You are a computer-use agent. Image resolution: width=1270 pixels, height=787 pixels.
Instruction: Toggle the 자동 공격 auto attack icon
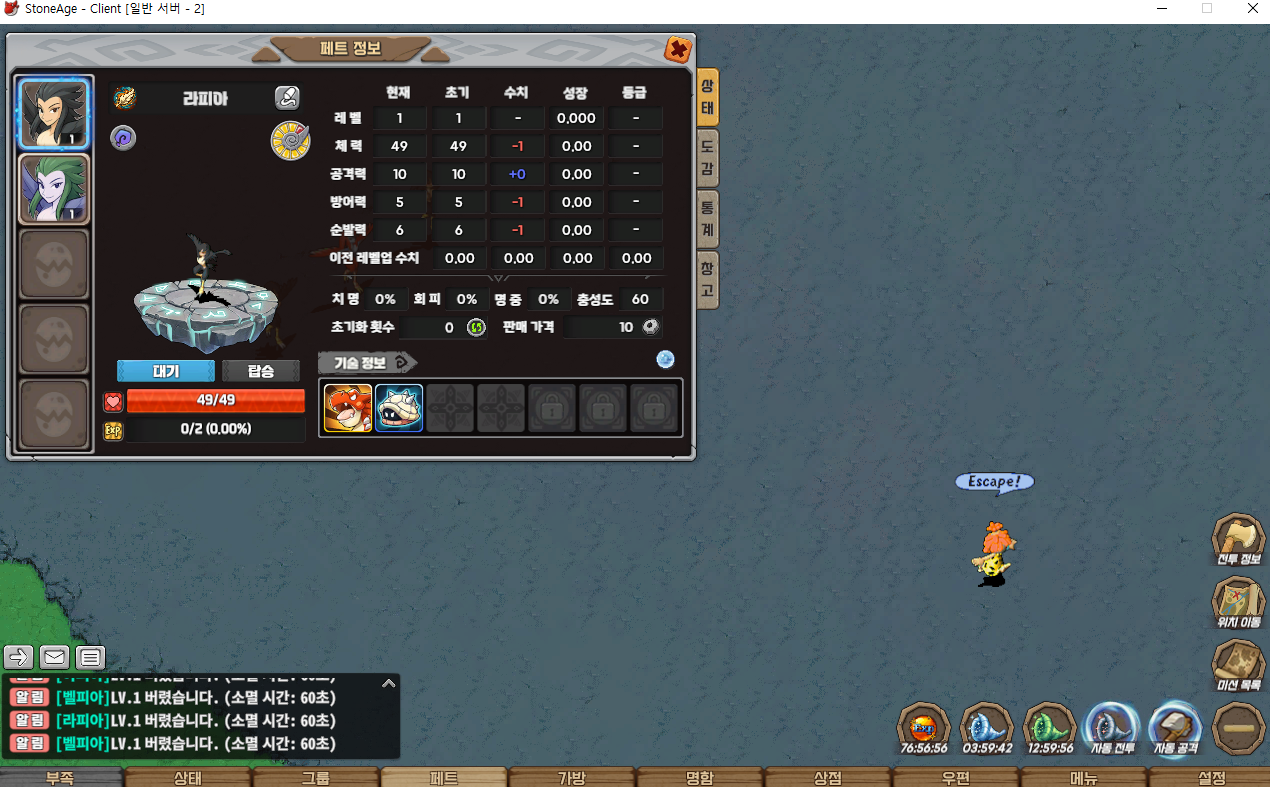1174,727
